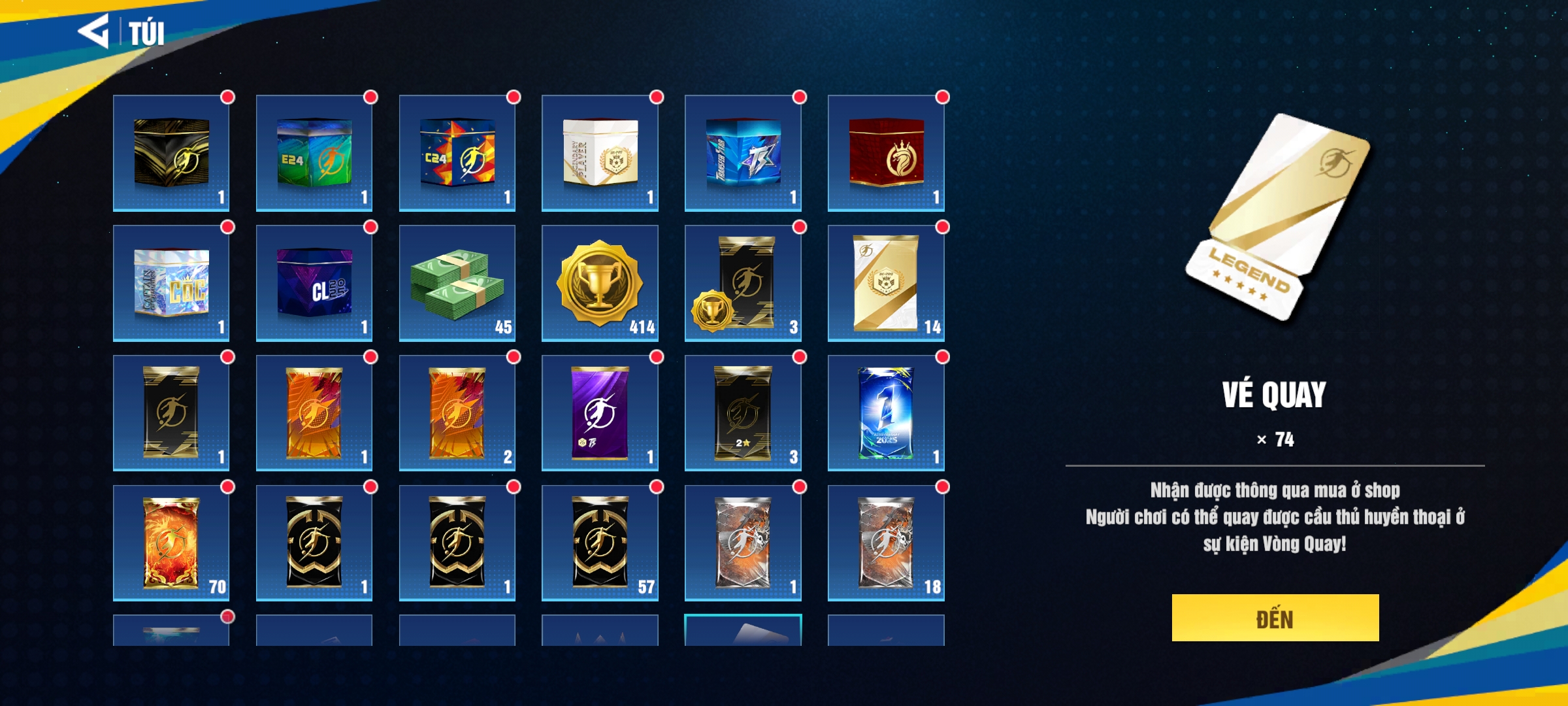Pick the blue Transfer Star box
1568x706 pixels.
coord(743,153)
